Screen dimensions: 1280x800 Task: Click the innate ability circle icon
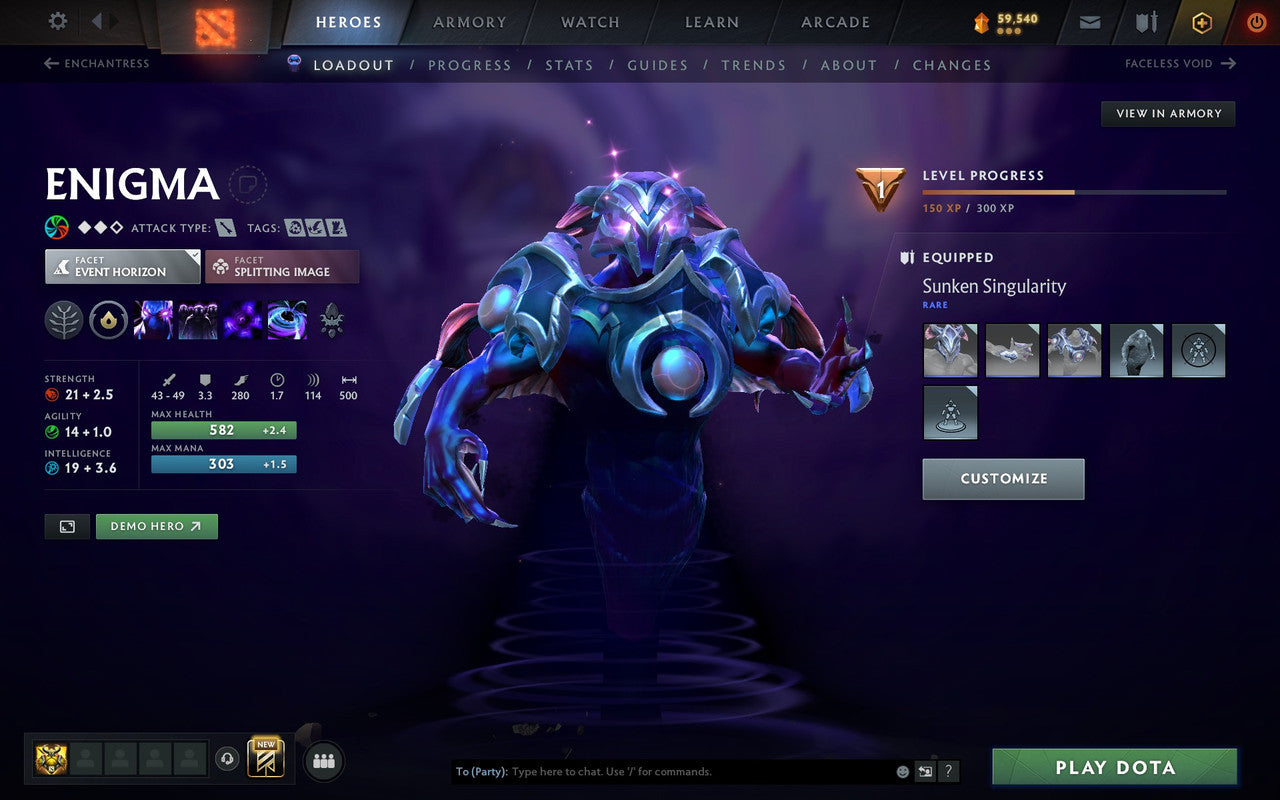pos(108,320)
